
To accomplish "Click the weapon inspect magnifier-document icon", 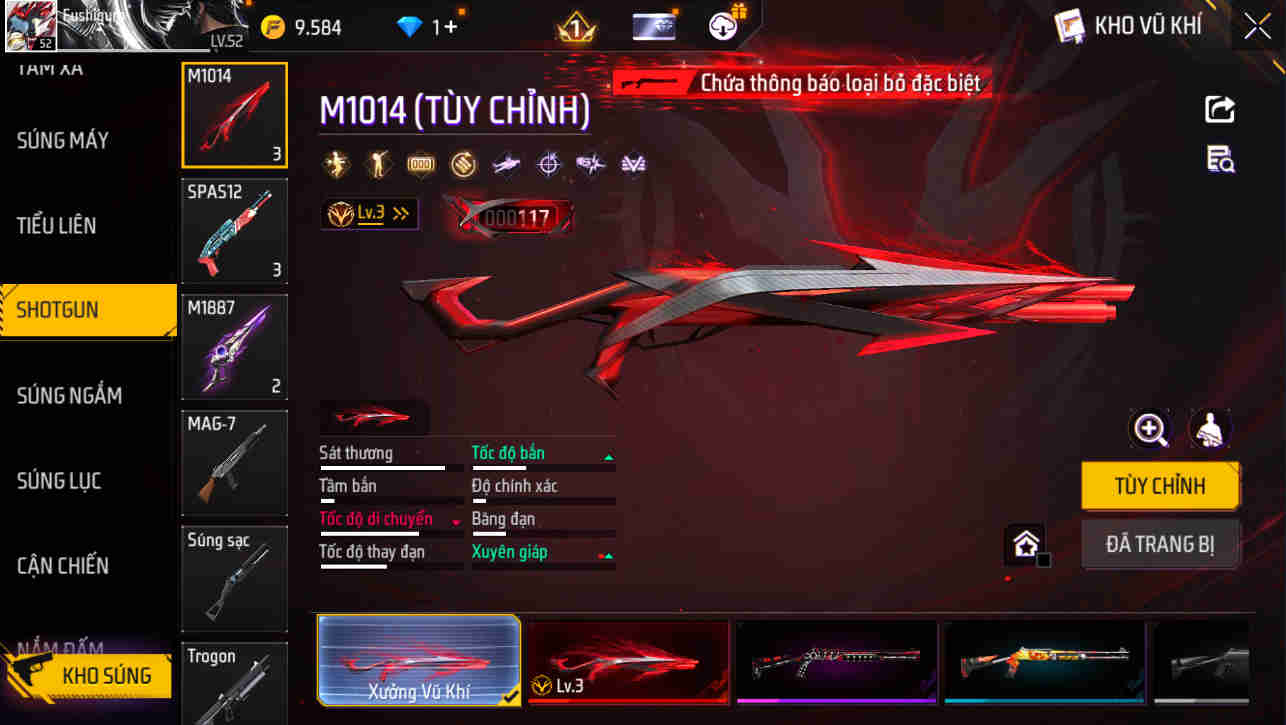I will click(1219, 160).
